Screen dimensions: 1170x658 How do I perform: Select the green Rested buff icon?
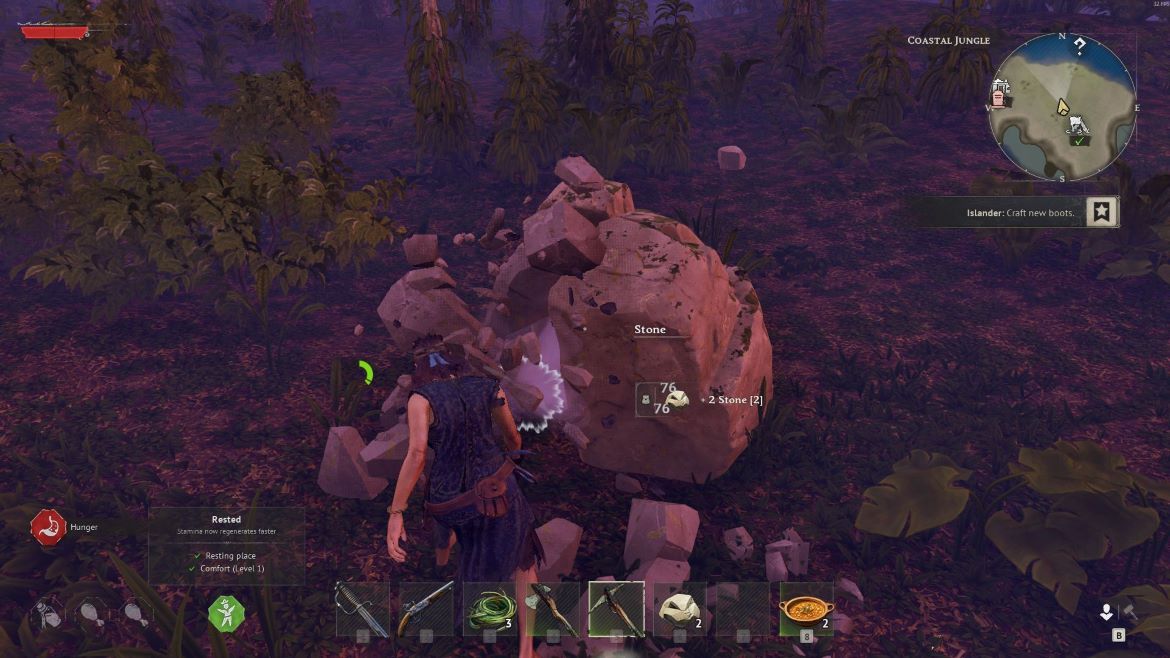point(226,612)
